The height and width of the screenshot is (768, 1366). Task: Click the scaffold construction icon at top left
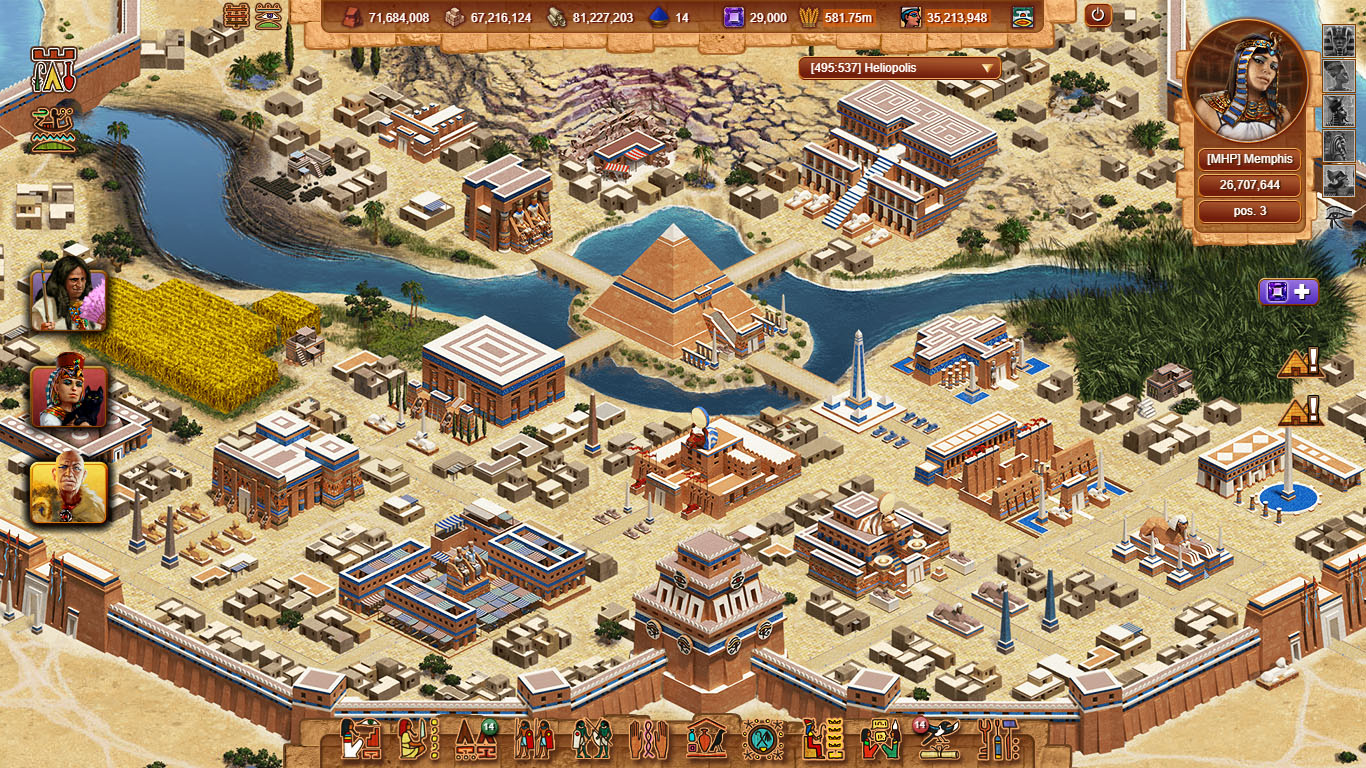236,14
